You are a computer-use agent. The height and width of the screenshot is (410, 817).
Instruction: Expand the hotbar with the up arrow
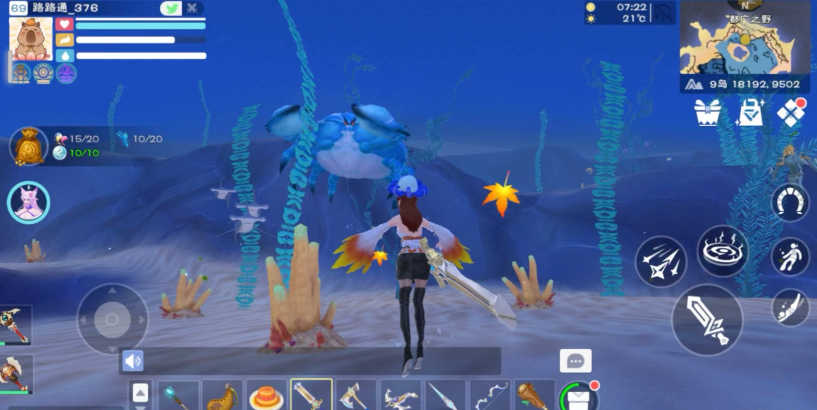[140, 393]
